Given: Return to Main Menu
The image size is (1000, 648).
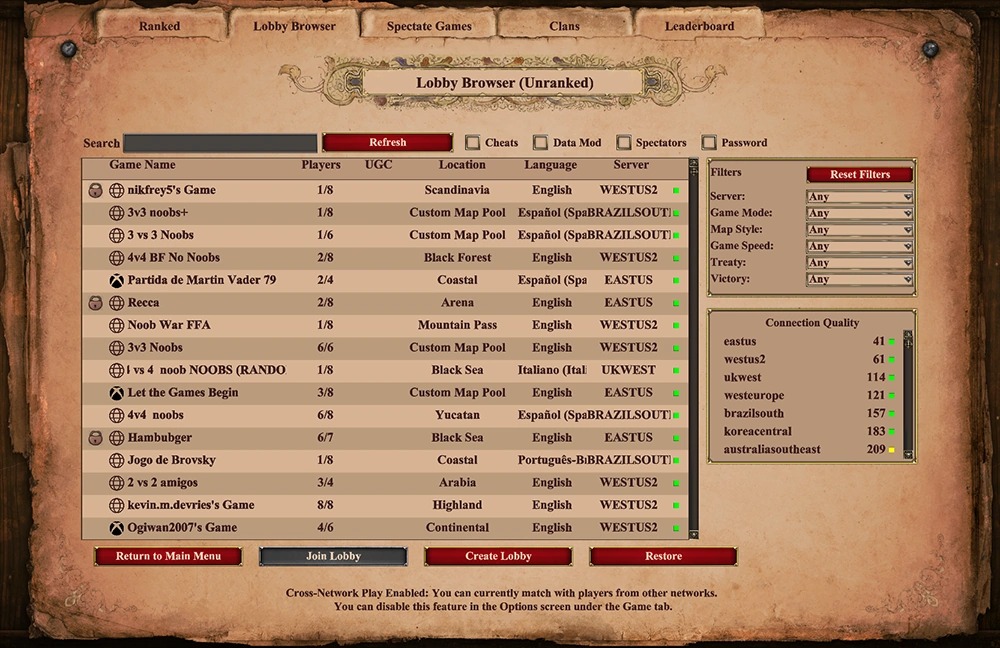Looking at the screenshot, I should [168, 556].
